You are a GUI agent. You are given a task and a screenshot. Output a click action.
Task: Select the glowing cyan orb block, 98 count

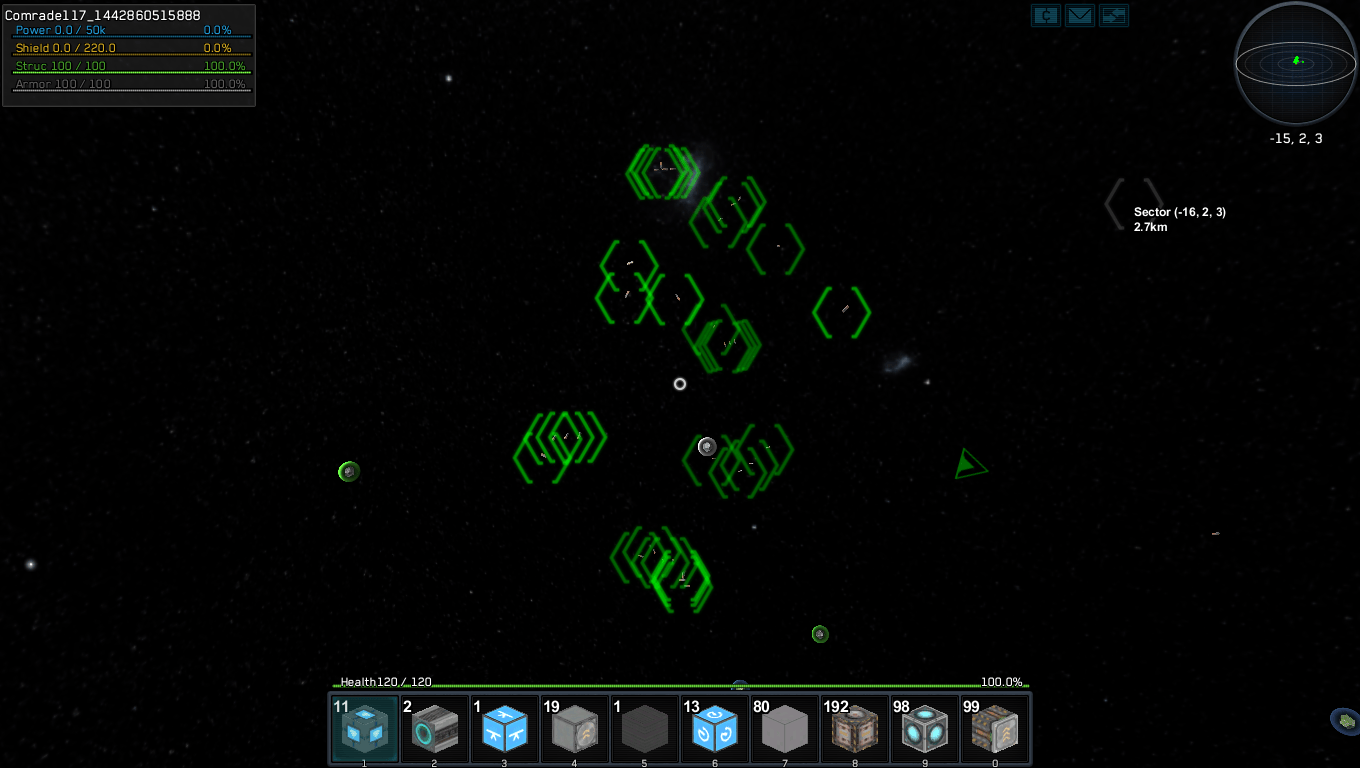coord(925,729)
